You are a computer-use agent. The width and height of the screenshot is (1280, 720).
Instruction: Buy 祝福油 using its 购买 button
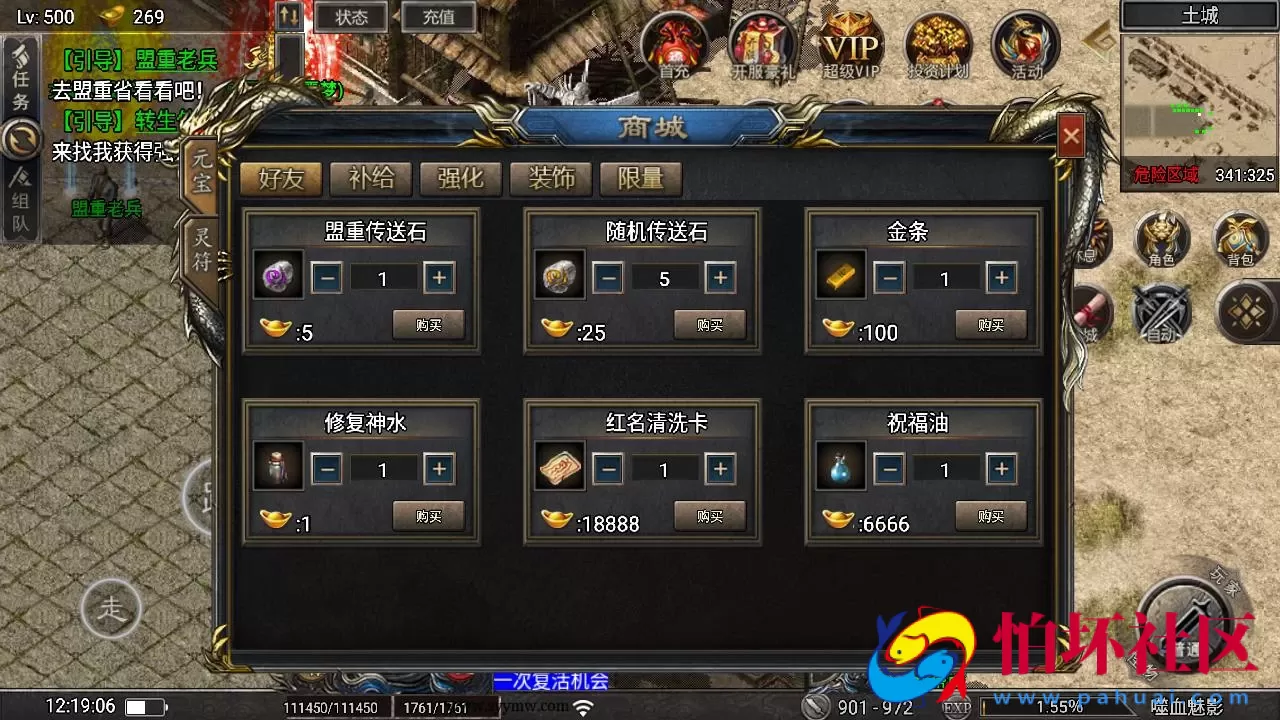point(990,516)
